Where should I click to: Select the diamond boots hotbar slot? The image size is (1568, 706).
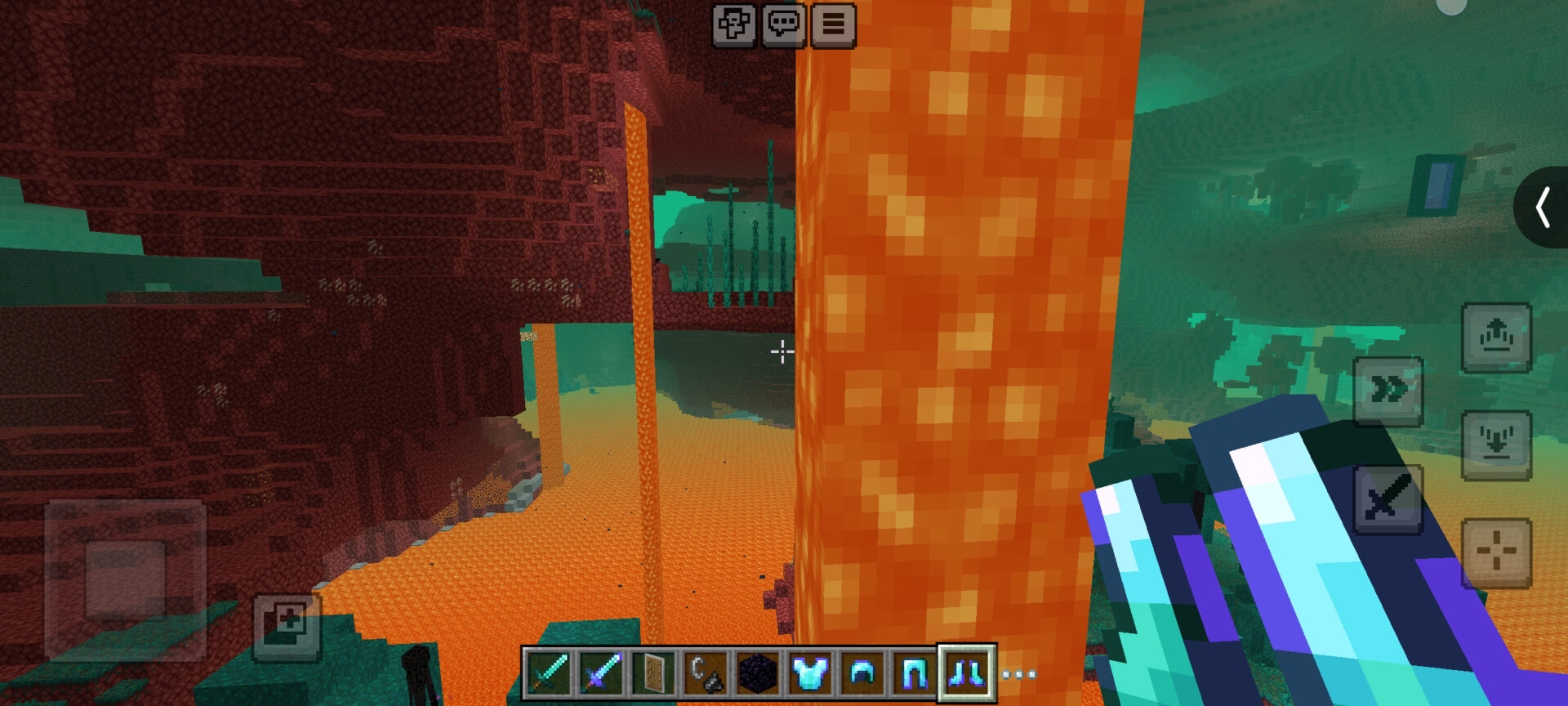(966, 673)
